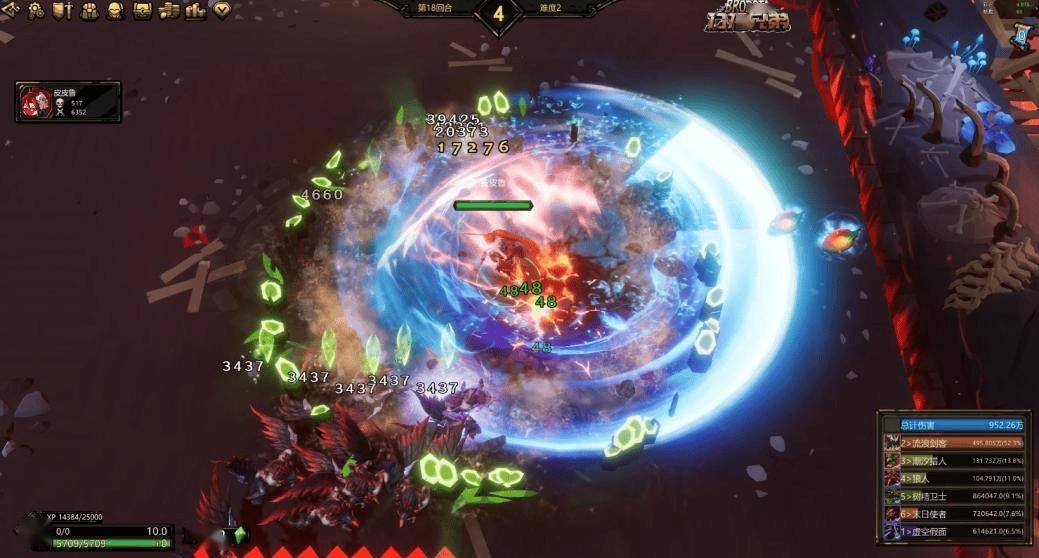
Task: Click the armored fist toolbar icon
Action: point(88,11)
